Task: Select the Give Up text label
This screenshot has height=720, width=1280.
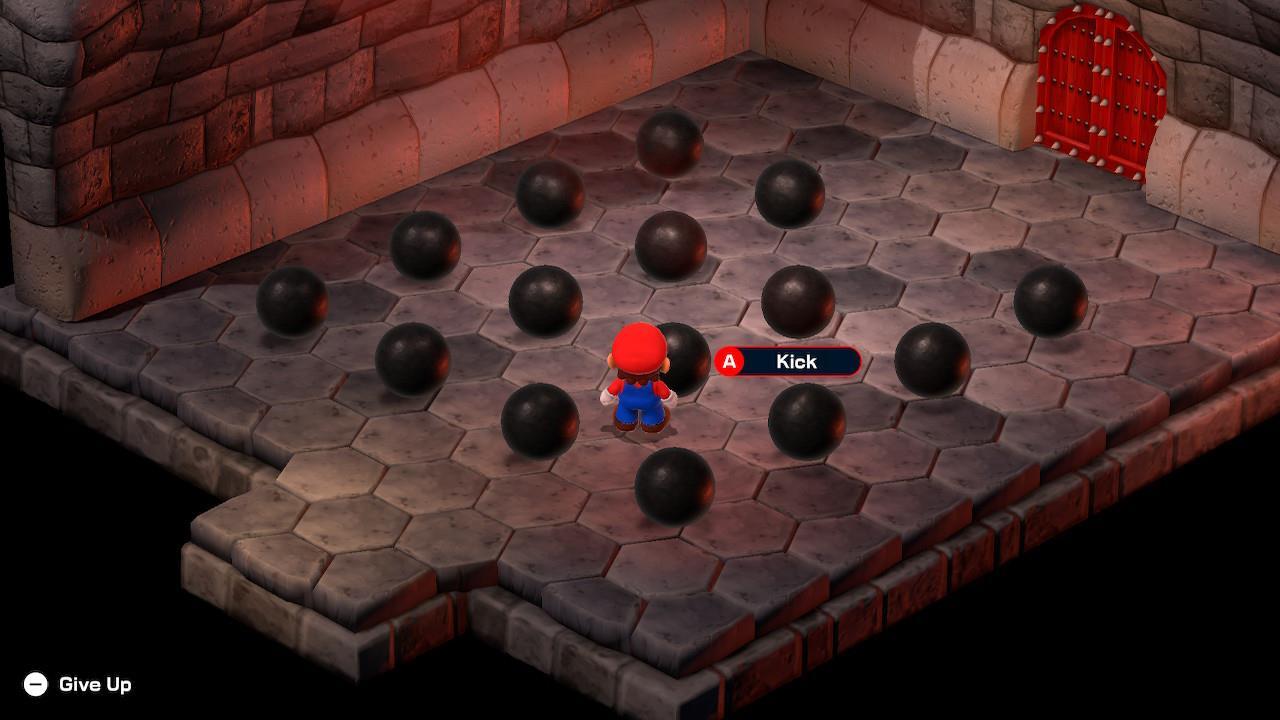Action: click(97, 686)
